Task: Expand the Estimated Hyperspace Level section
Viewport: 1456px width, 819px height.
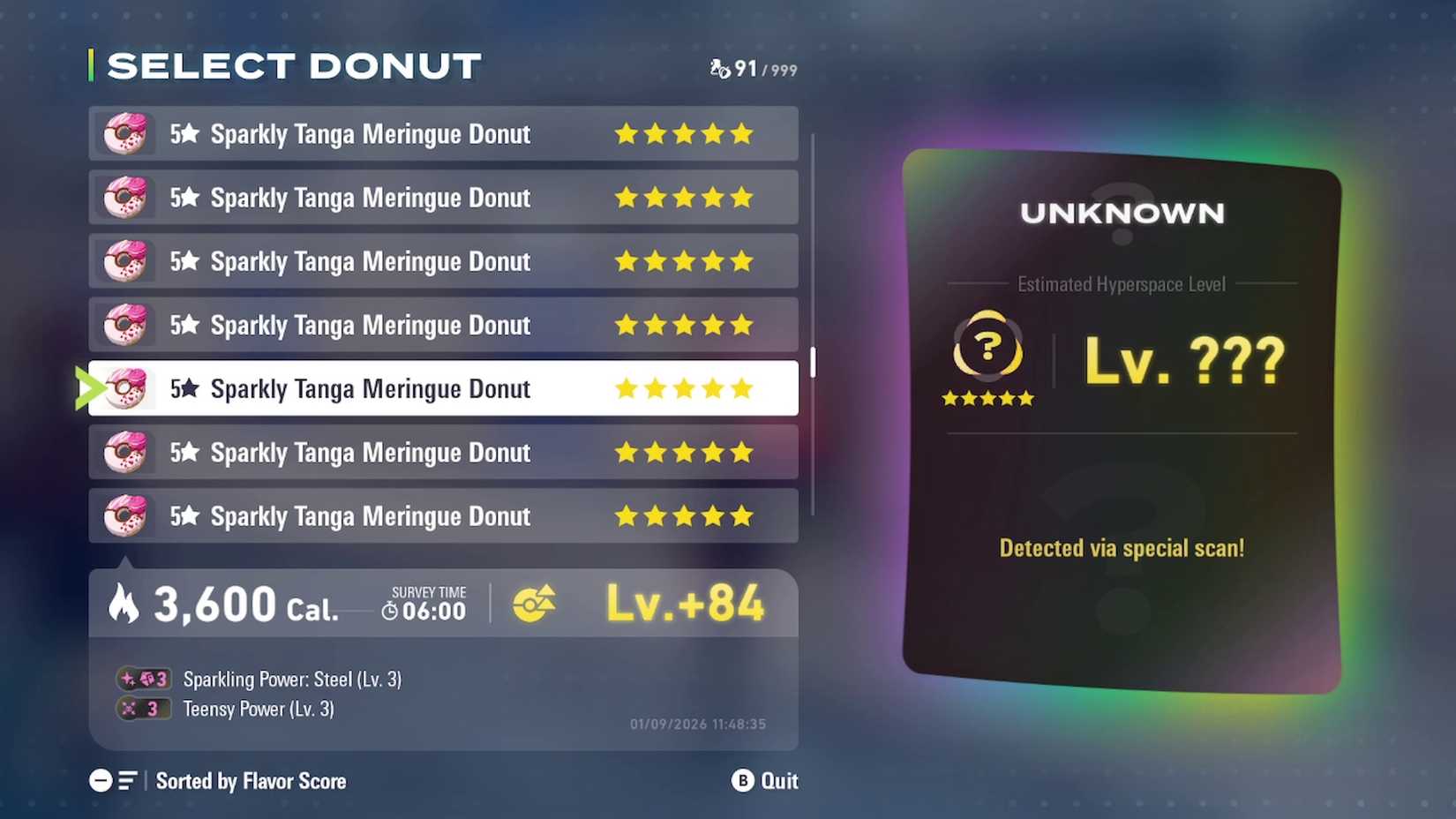Action: point(1120,284)
